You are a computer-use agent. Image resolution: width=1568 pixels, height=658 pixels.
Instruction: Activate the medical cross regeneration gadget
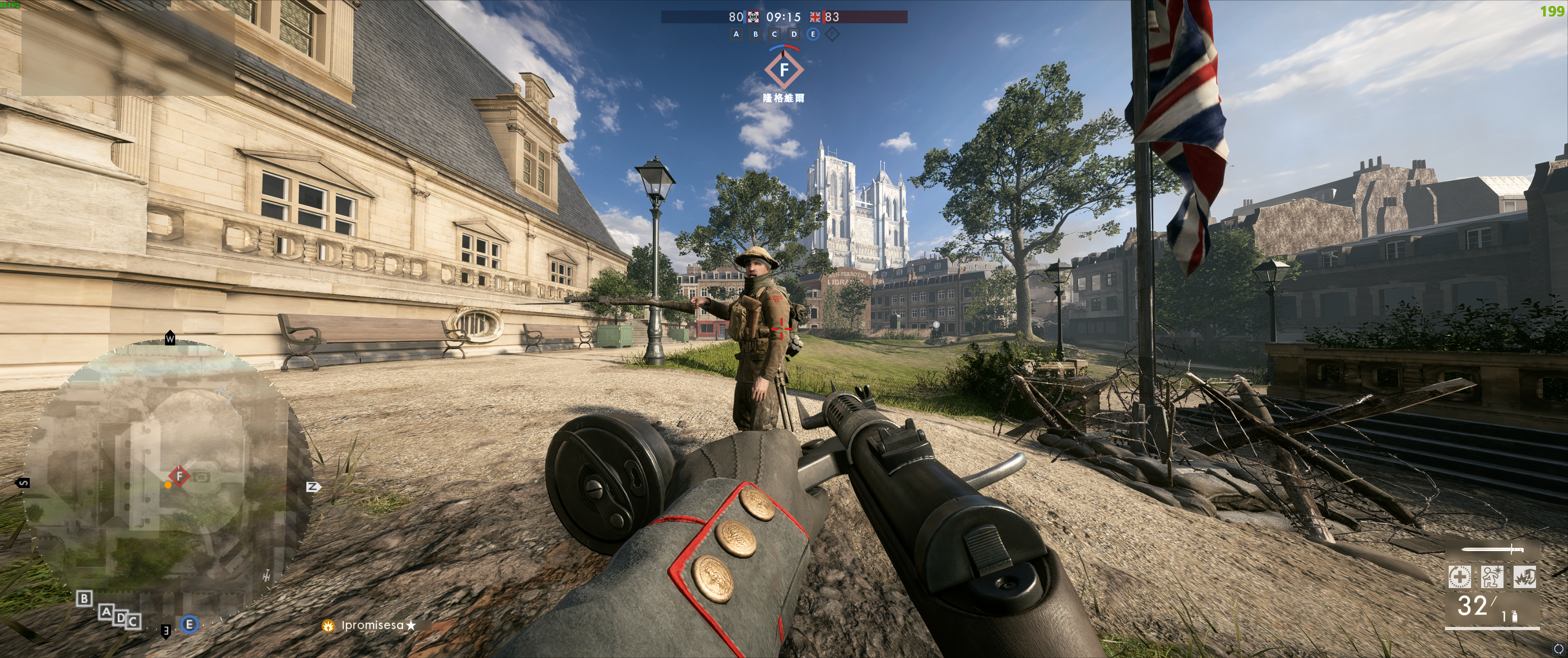coord(1460,577)
